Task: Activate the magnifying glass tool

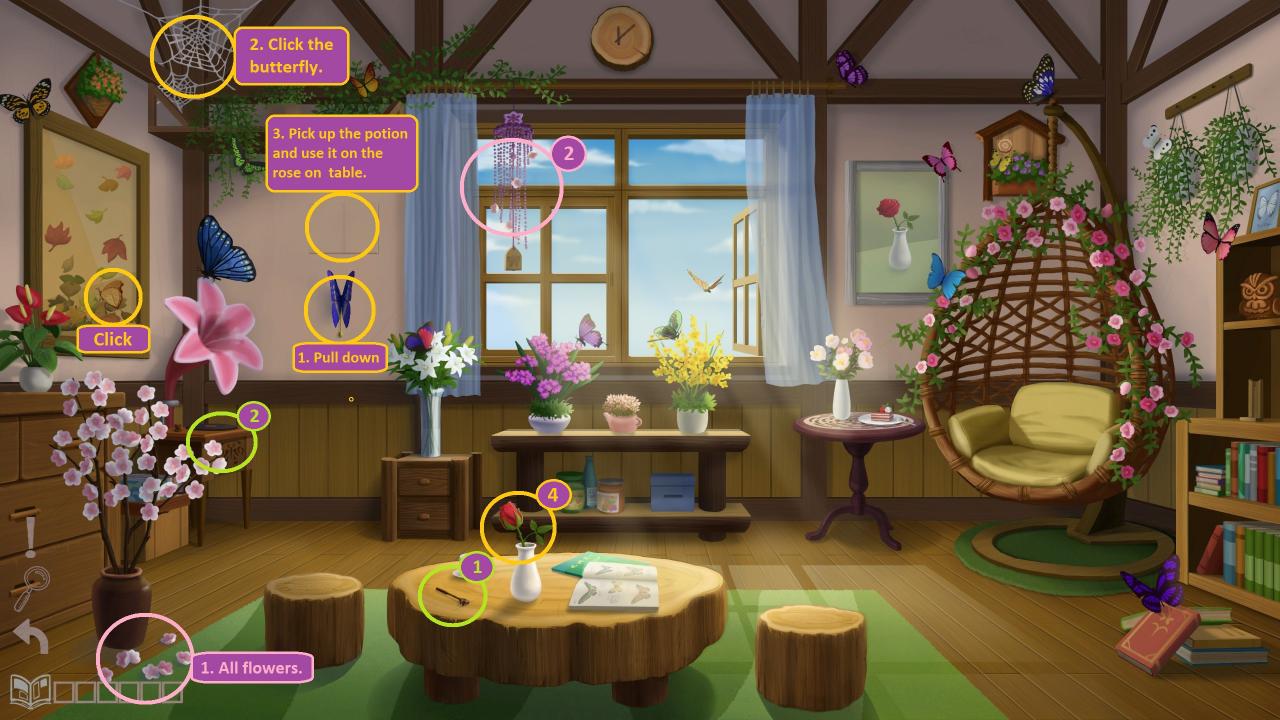Action: pos(32,587)
